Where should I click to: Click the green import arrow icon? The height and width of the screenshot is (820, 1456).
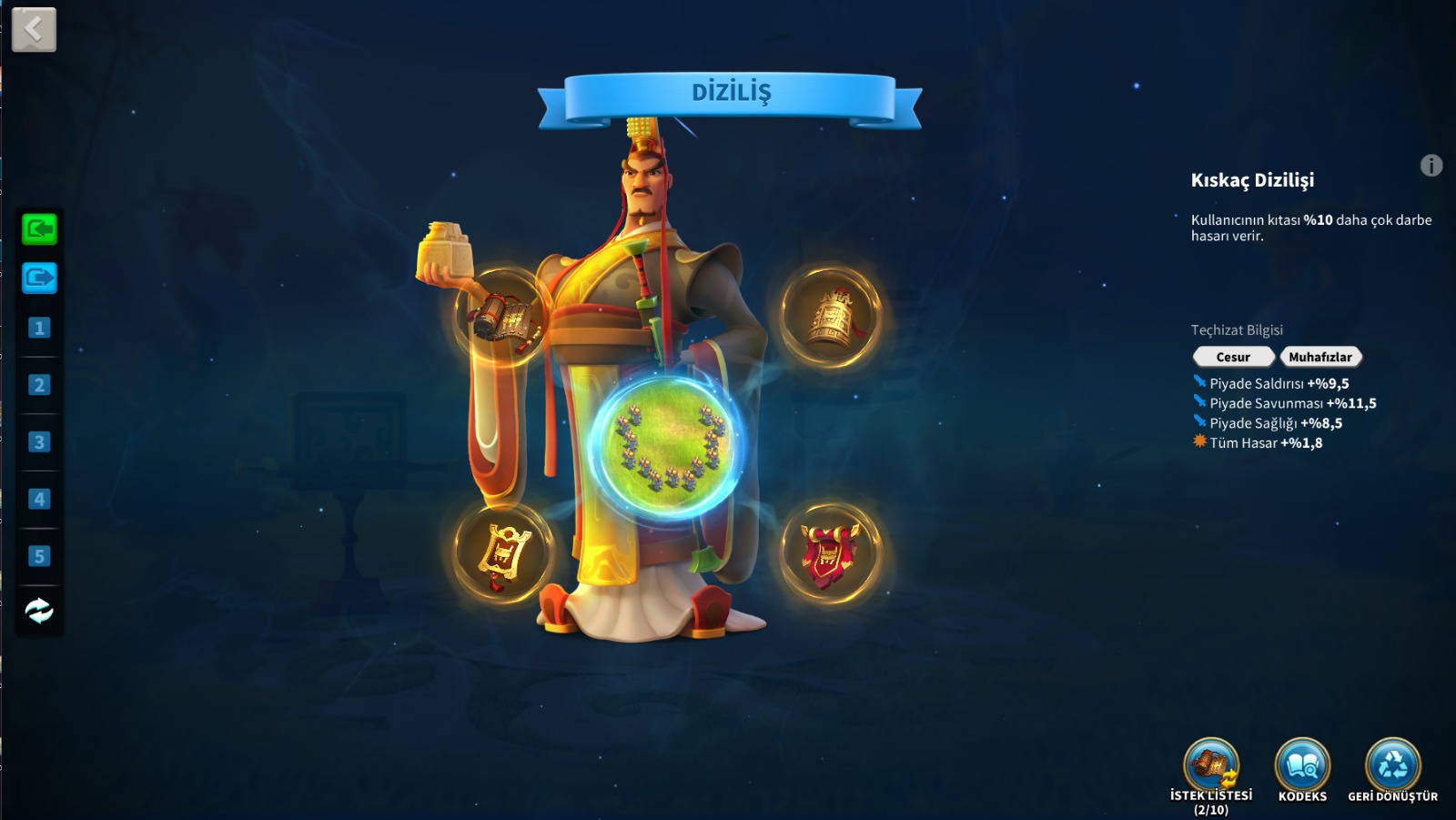[39, 228]
